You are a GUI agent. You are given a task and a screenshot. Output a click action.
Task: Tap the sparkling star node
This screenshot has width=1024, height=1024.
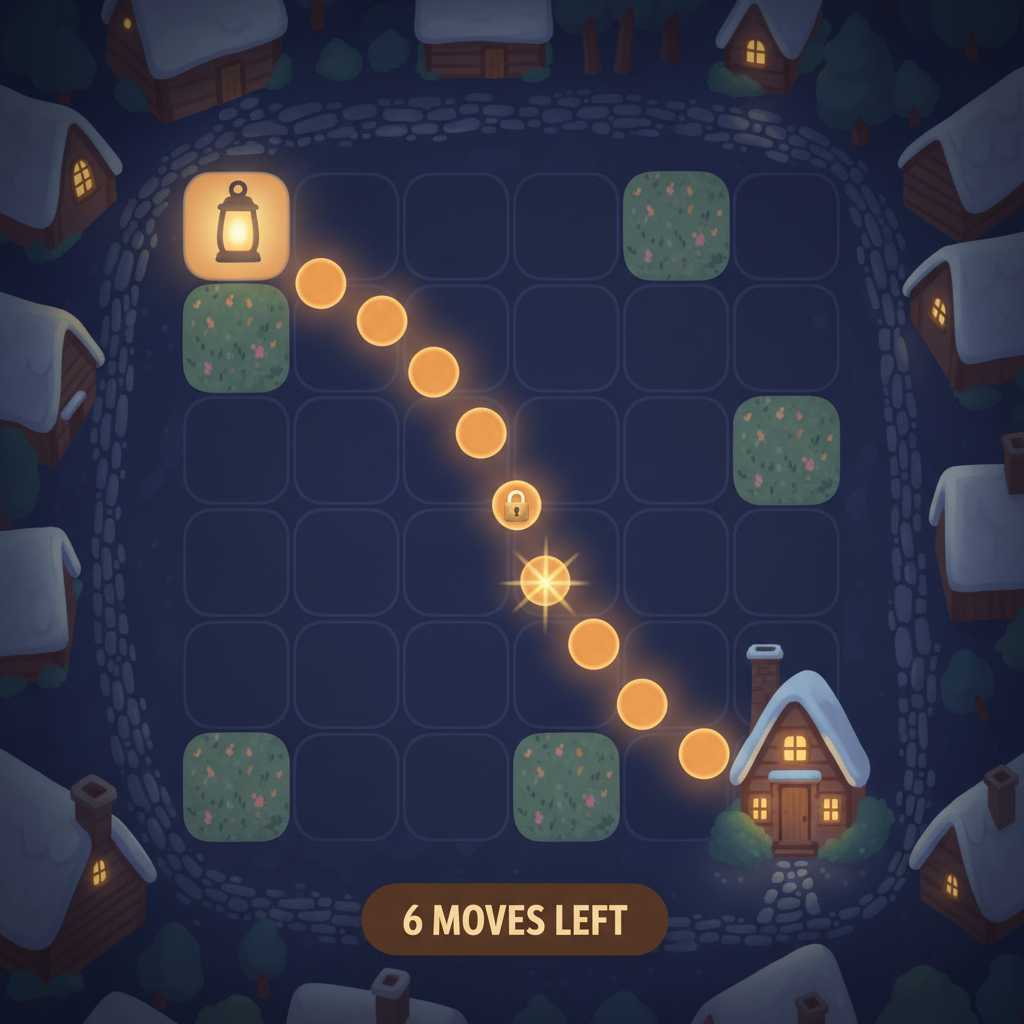(545, 580)
